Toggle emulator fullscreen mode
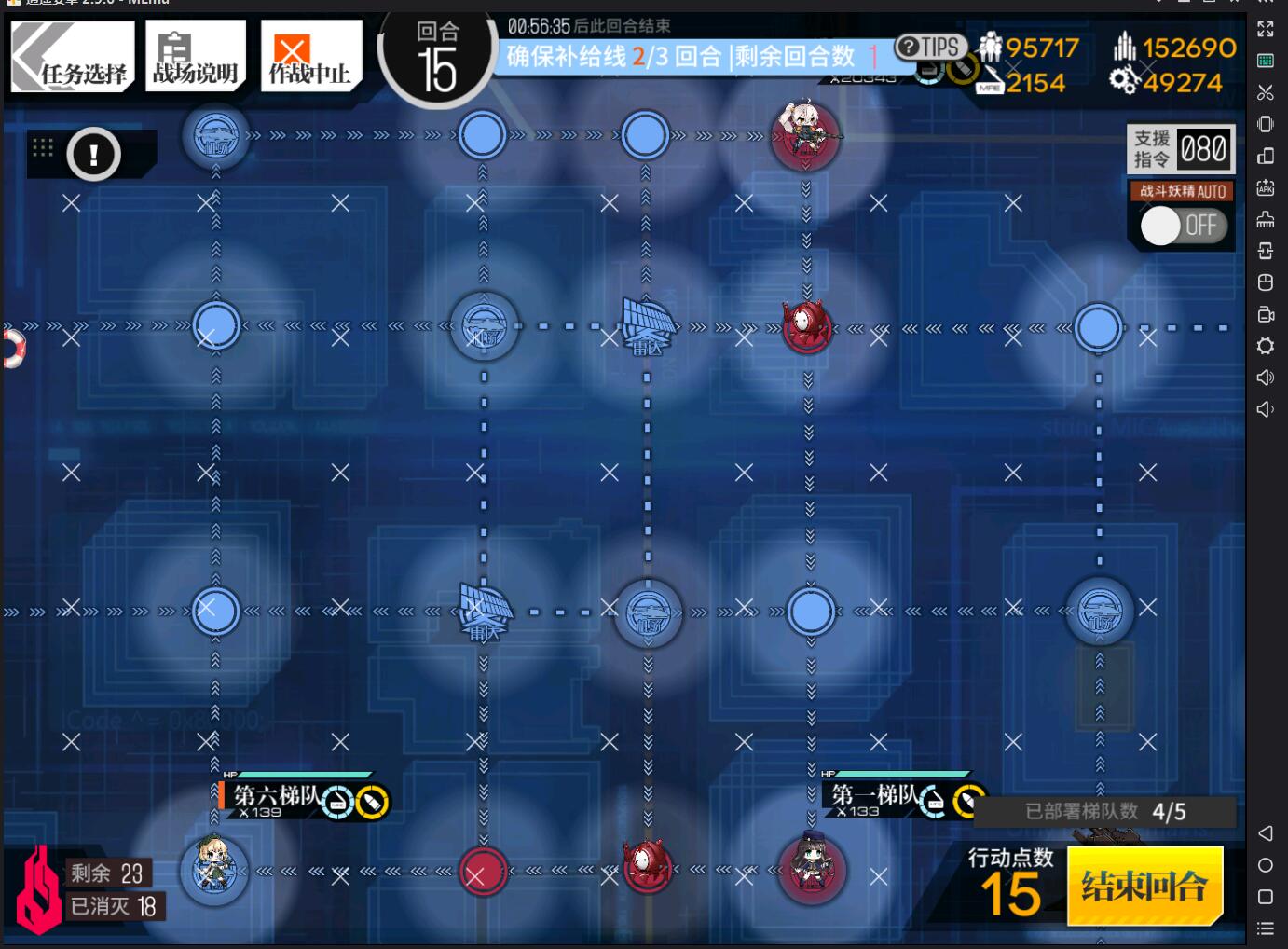The height and width of the screenshot is (949, 1288). click(x=1265, y=29)
